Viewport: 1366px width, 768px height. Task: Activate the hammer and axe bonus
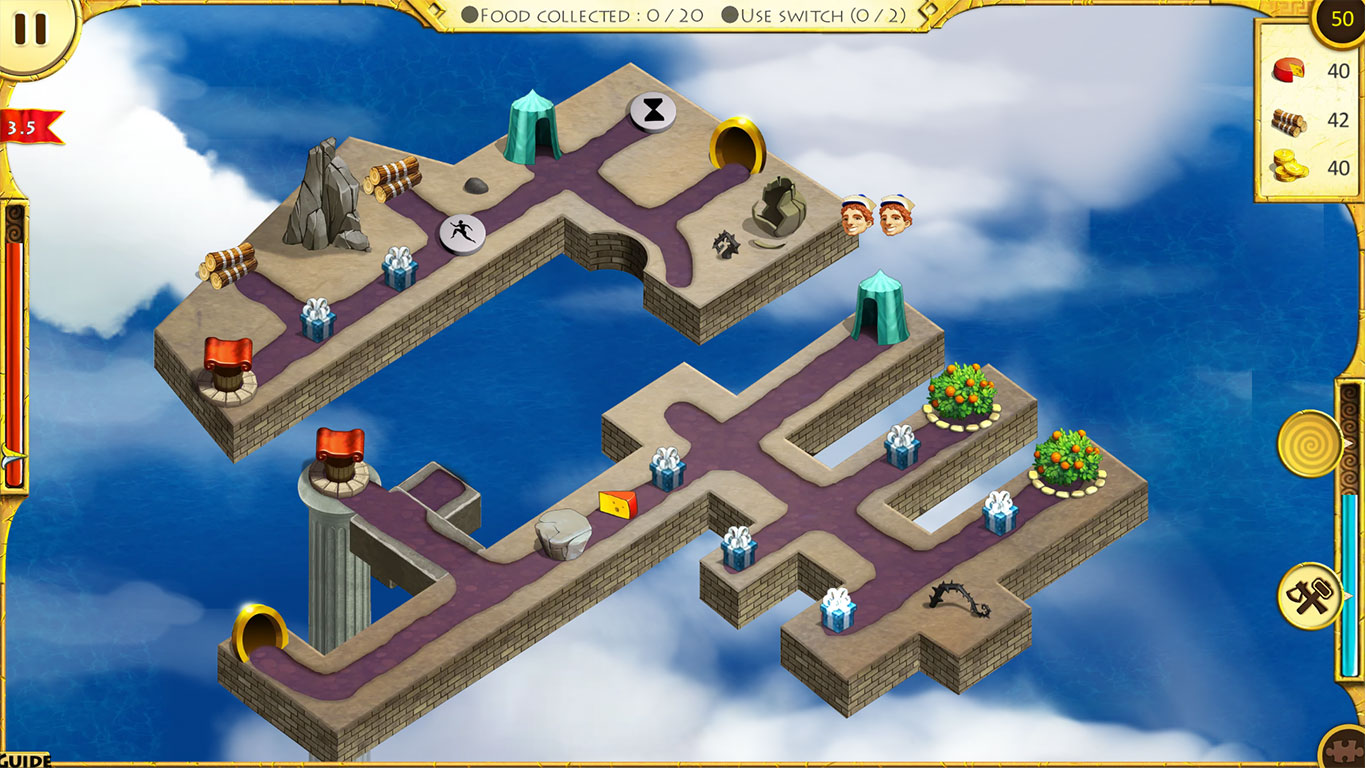pos(1309,596)
